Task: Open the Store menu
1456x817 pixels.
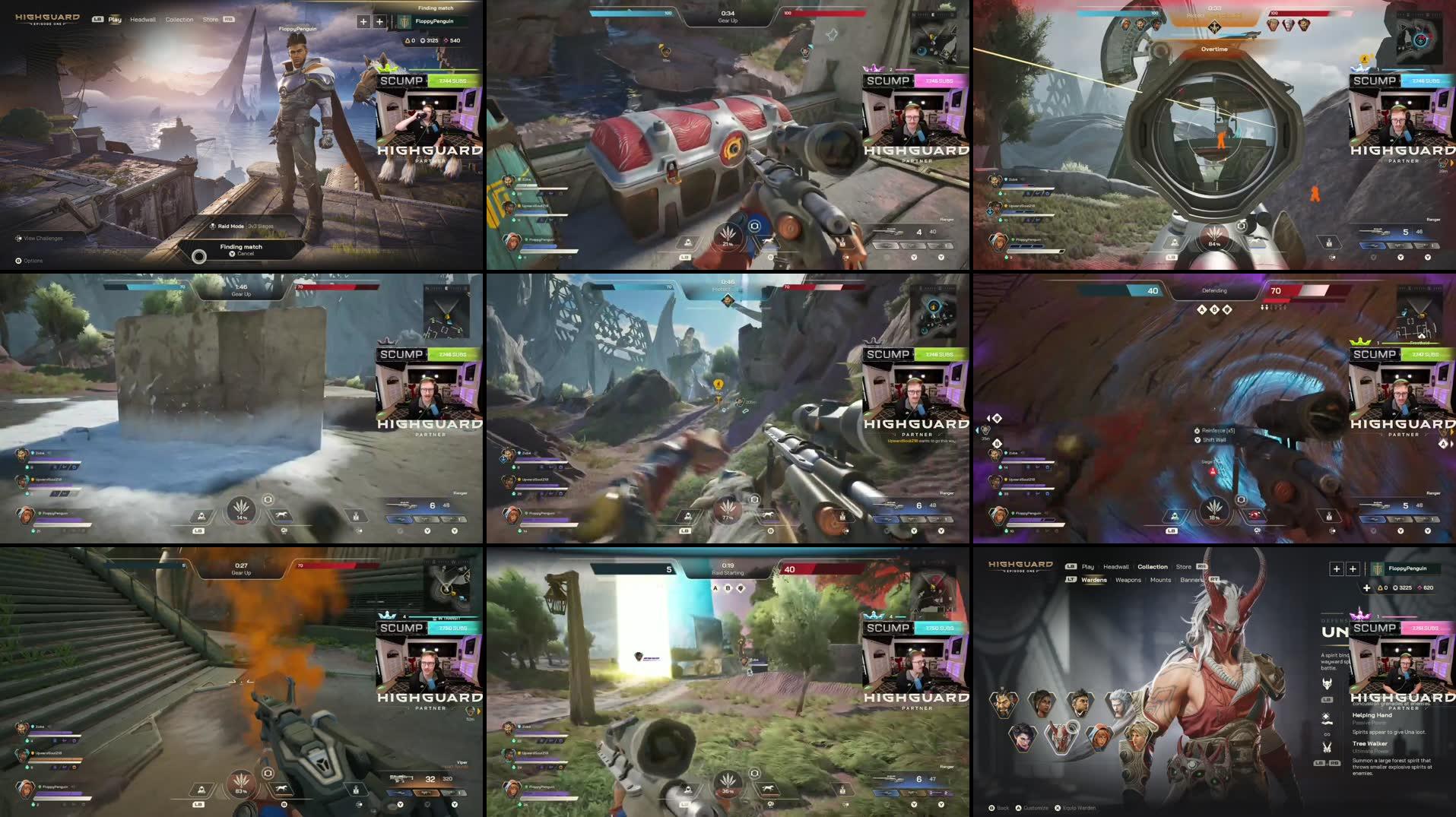Action: click(210, 19)
